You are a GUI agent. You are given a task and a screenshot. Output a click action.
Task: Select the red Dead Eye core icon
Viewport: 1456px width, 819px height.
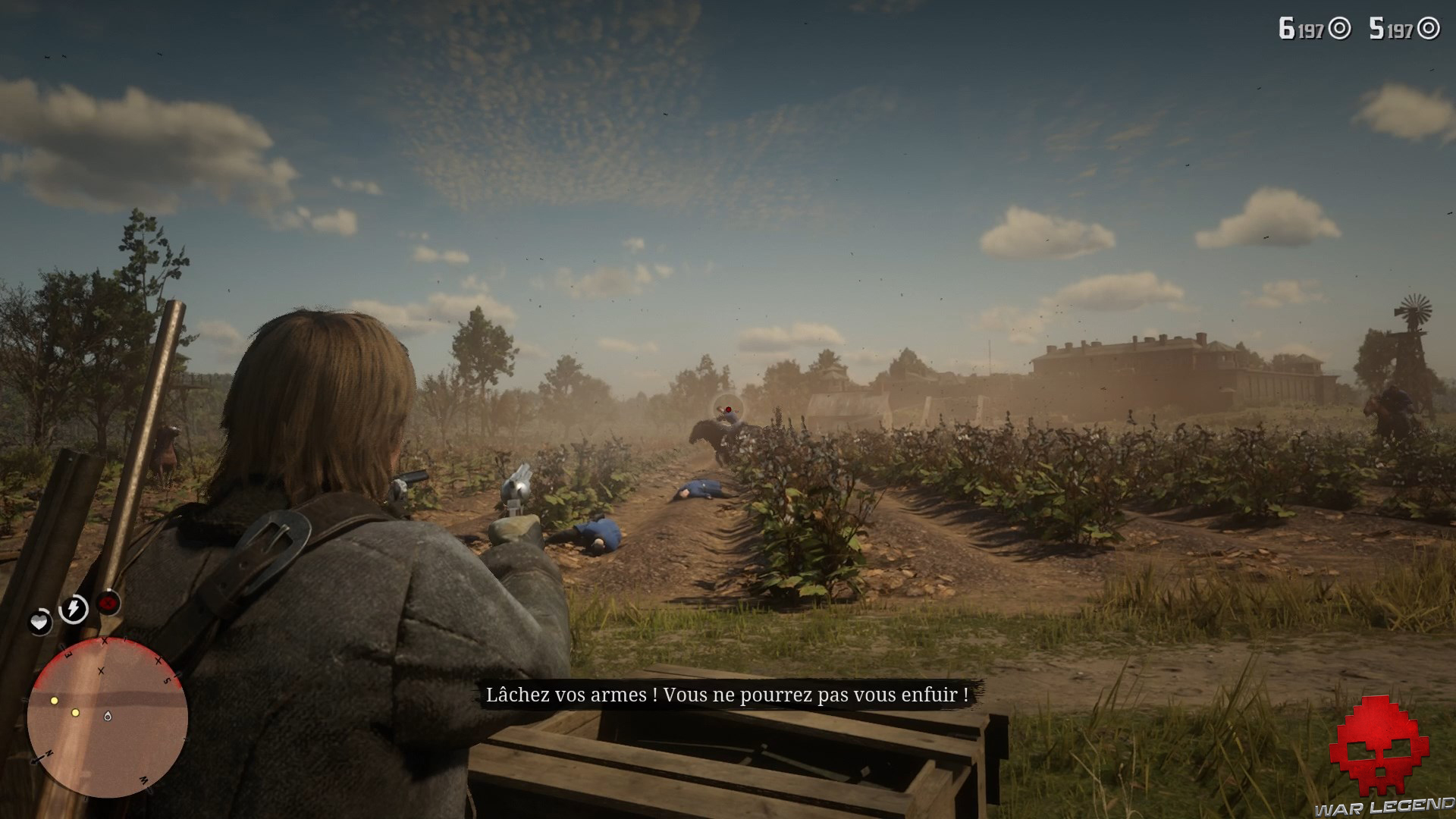(108, 604)
